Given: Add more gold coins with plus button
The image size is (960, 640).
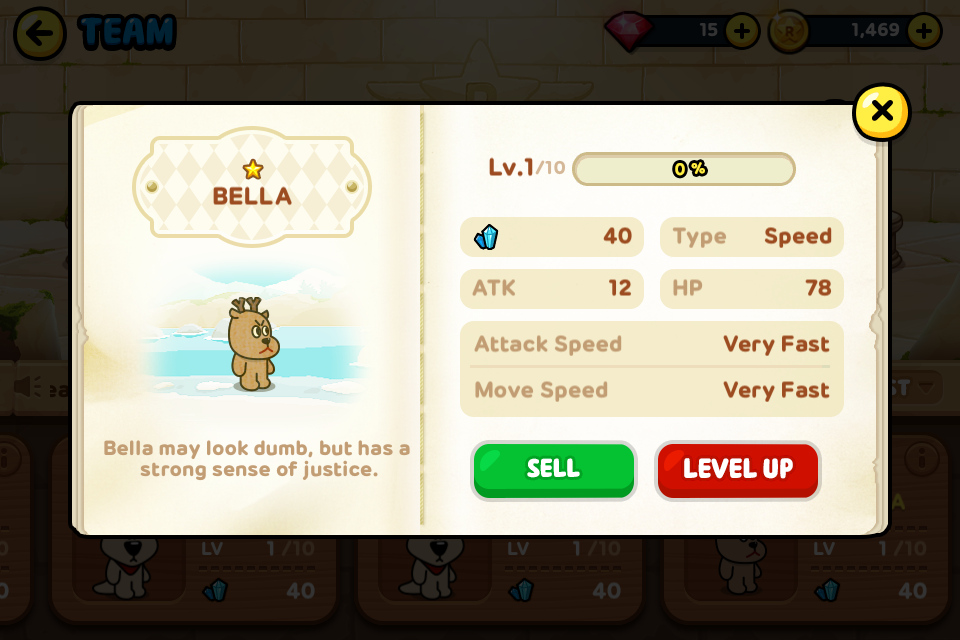Looking at the screenshot, I should pos(923,31).
